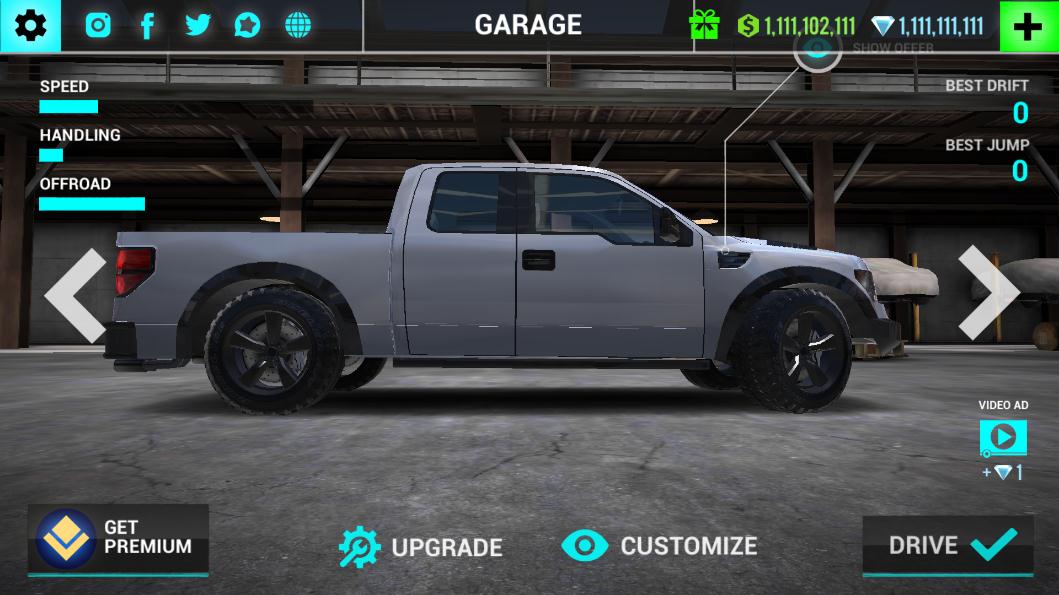The width and height of the screenshot is (1059, 595).
Task: Open the Instagram link
Action: click(98, 26)
